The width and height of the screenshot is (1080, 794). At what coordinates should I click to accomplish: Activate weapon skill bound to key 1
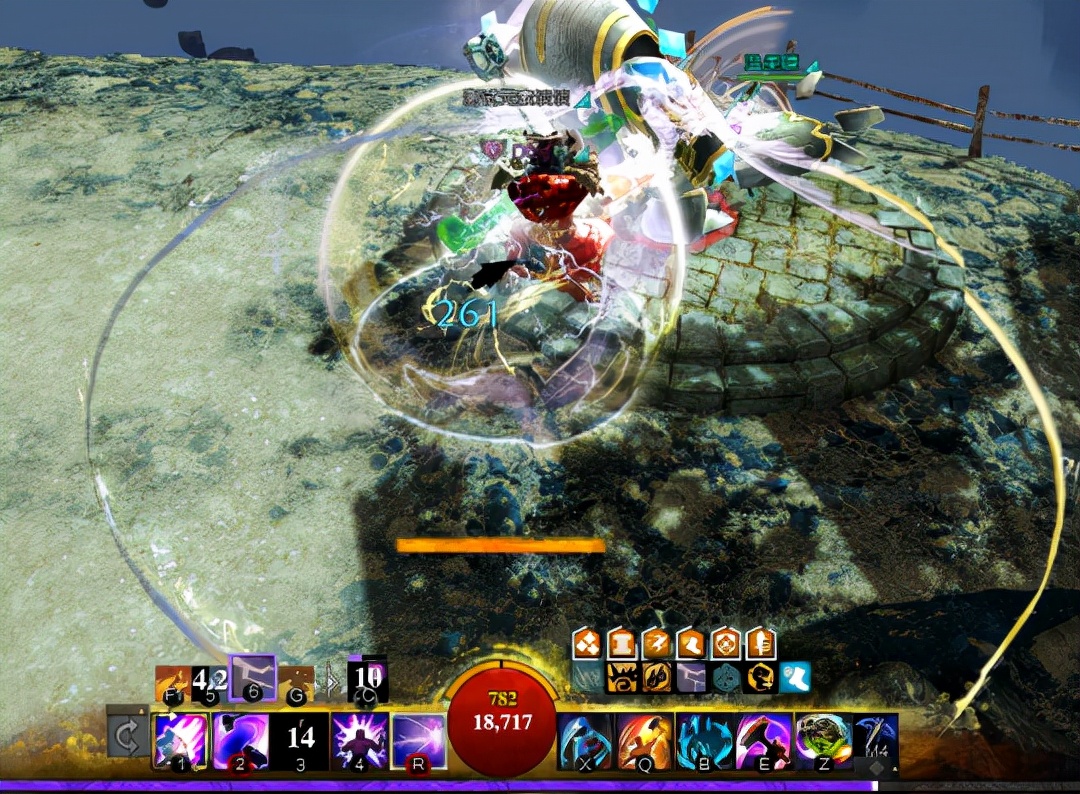coord(180,740)
